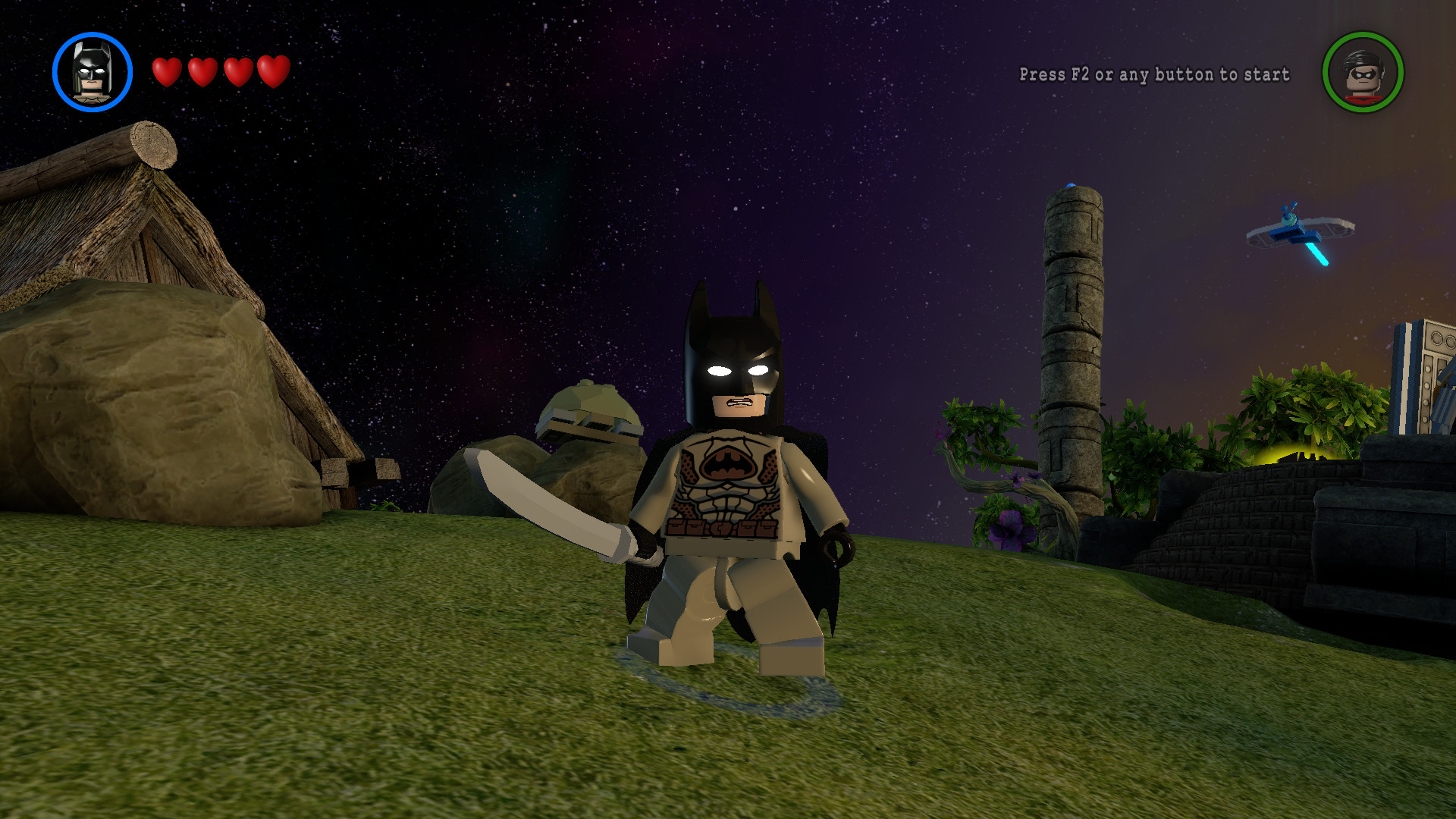This screenshot has height=819, width=1456.
Task: Toggle the blue beacon atop the stone pillar
Action: click(x=1070, y=184)
